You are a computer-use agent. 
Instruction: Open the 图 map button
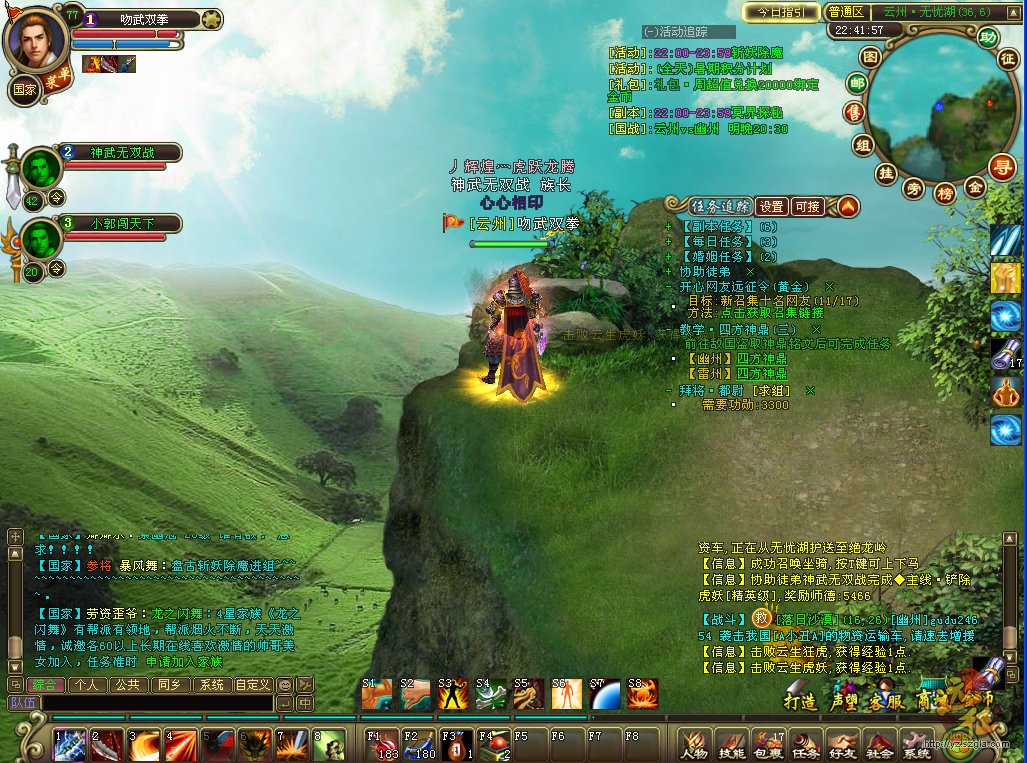(870, 57)
